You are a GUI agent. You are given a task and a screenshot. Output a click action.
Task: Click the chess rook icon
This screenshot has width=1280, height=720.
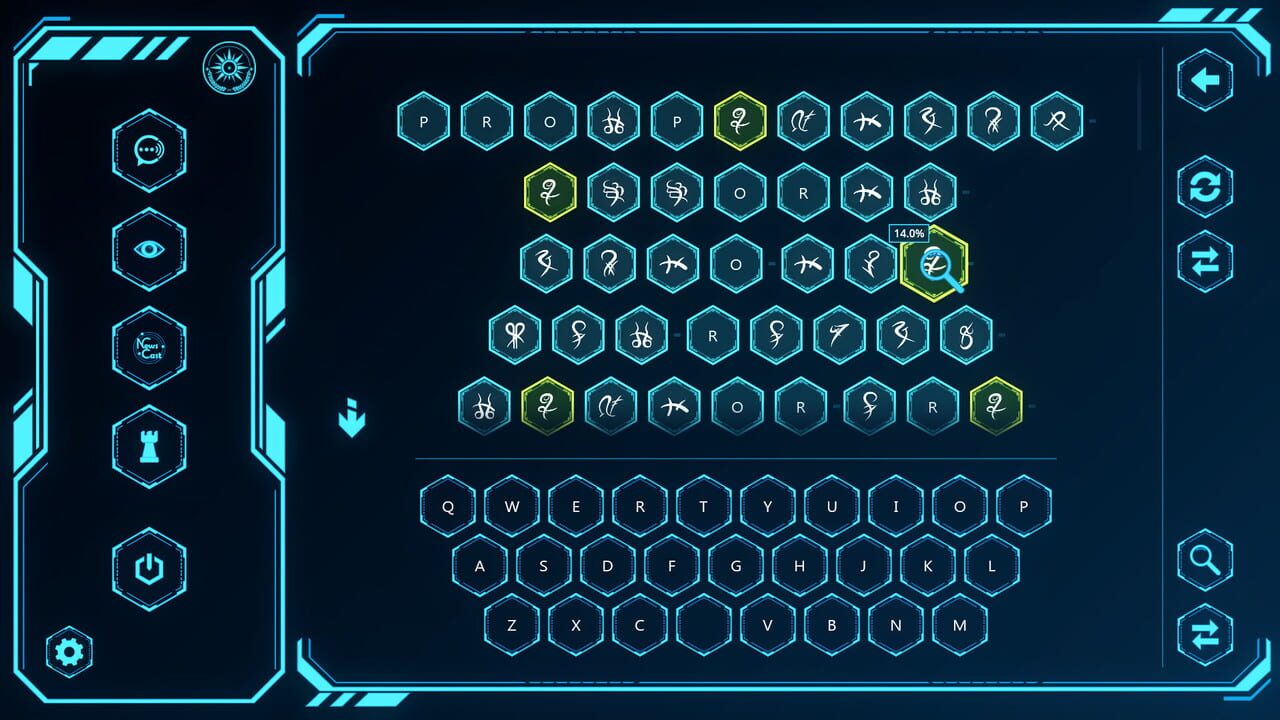pyautogui.click(x=148, y=447)
